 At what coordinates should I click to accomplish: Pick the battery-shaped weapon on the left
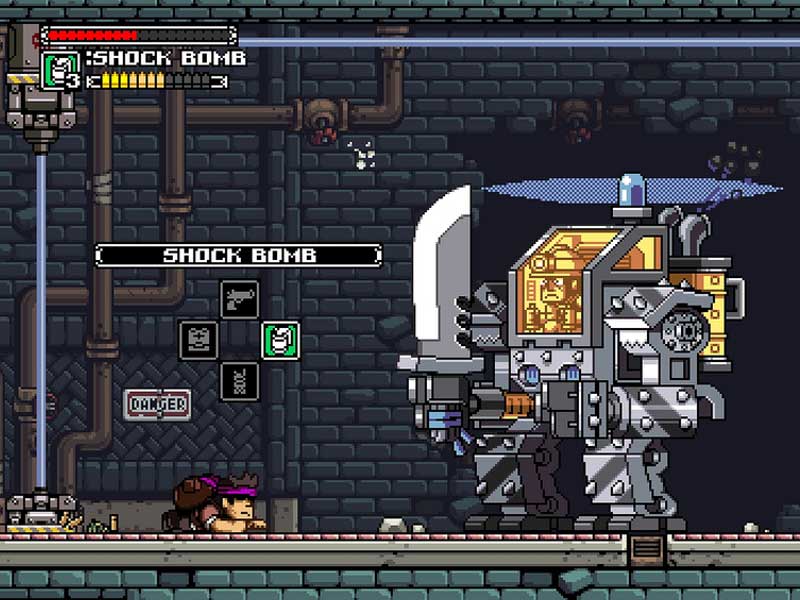pos(198,340)
